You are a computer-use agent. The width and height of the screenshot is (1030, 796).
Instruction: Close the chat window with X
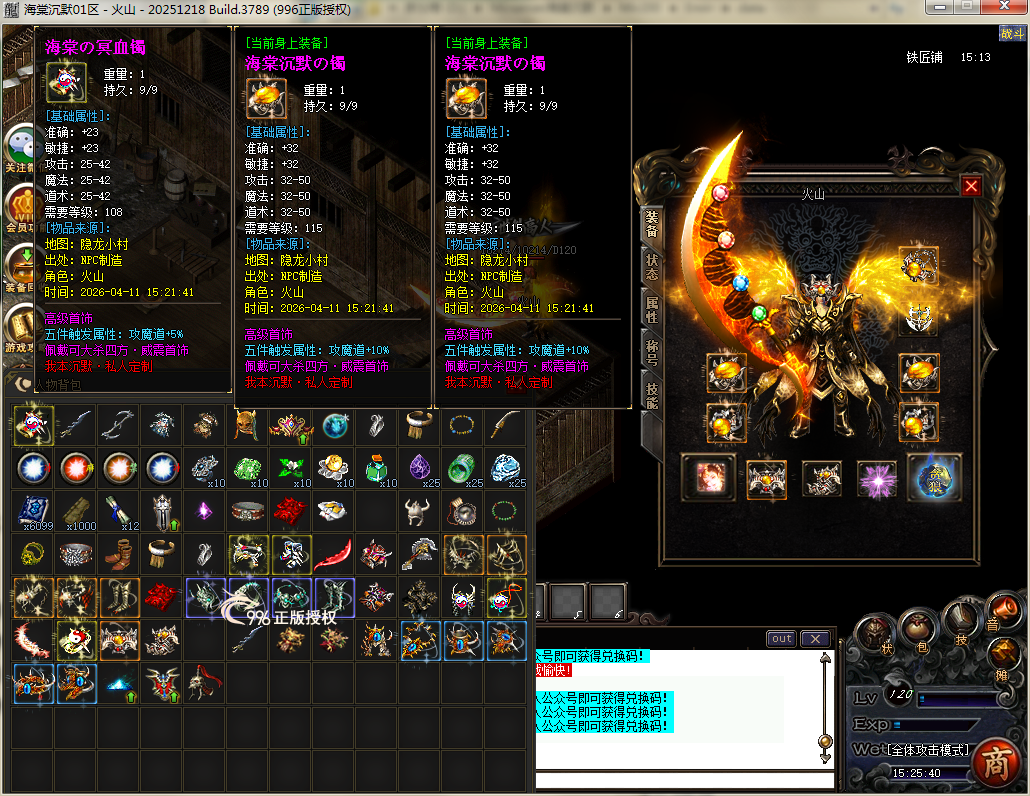[x=815, y=639]
